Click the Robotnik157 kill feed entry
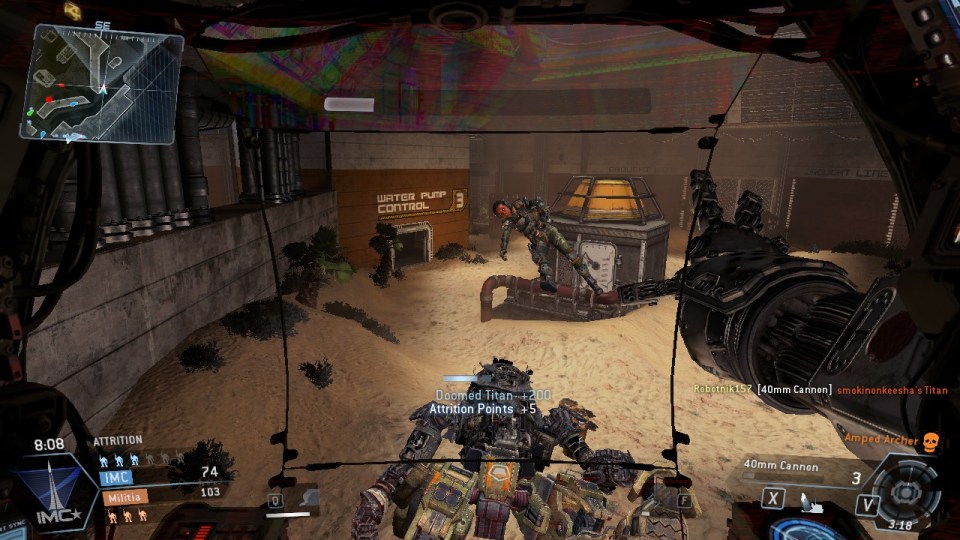Screen dimensions: 960x540 pos(820,390)
